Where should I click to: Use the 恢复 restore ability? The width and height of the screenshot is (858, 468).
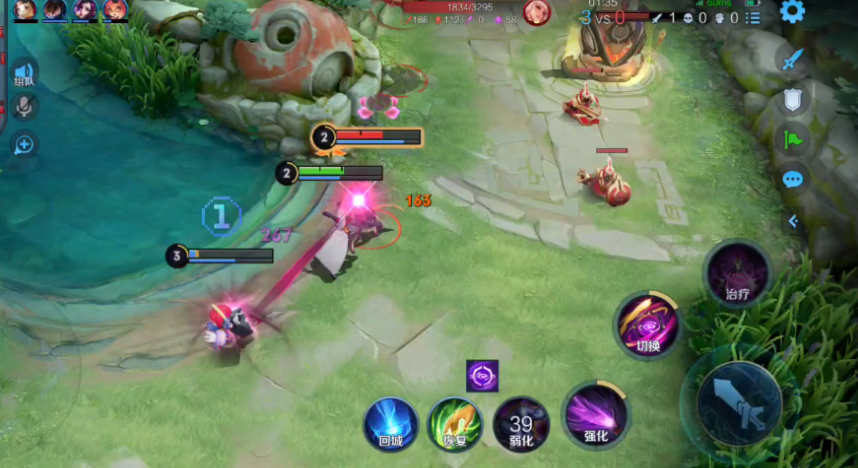[x=455, y=424]
